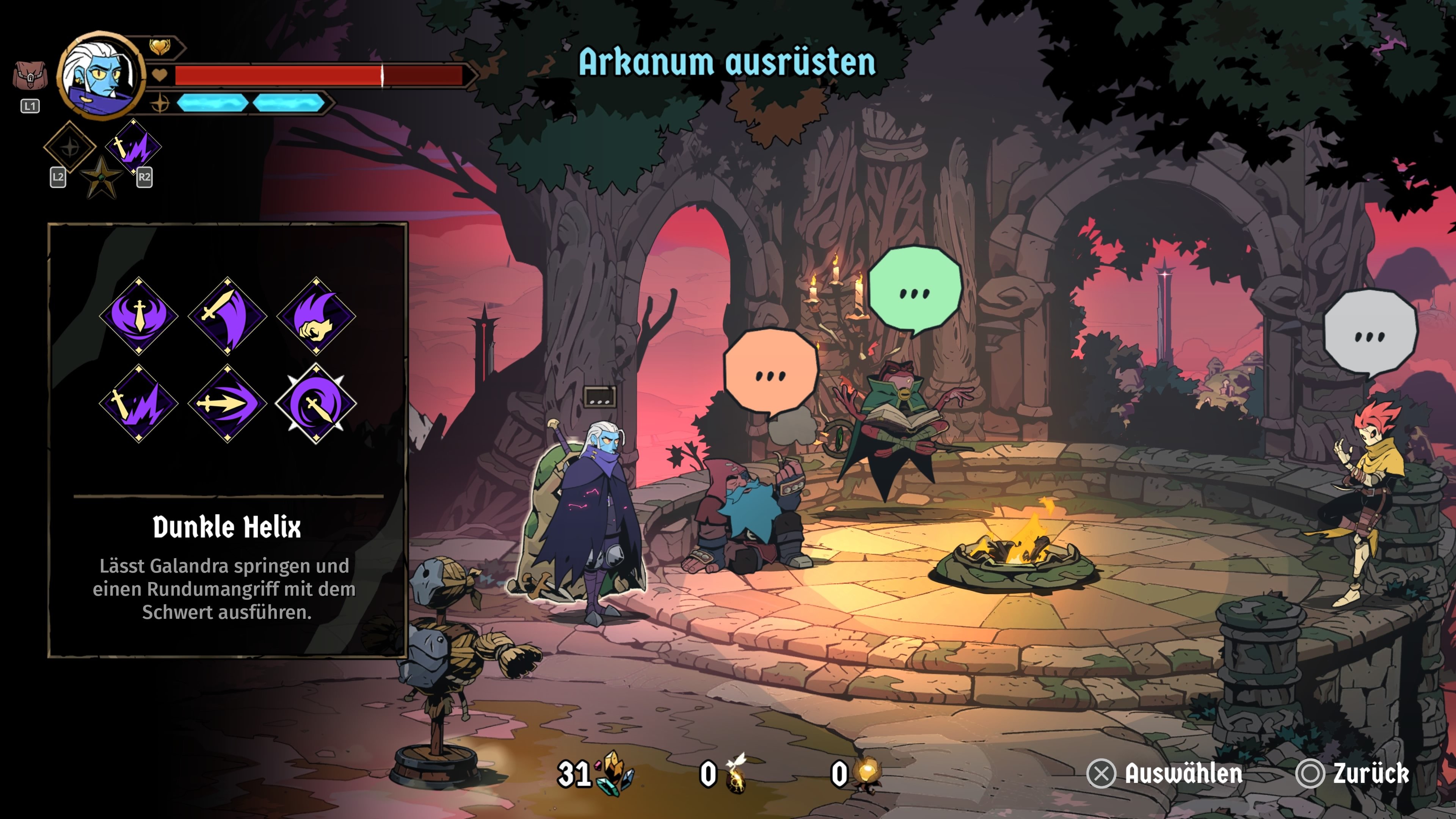The image size is (1456, 819).
Task: Select the sword with jagged spikes arcanum in the grid
Action: (x=138, y=403)
